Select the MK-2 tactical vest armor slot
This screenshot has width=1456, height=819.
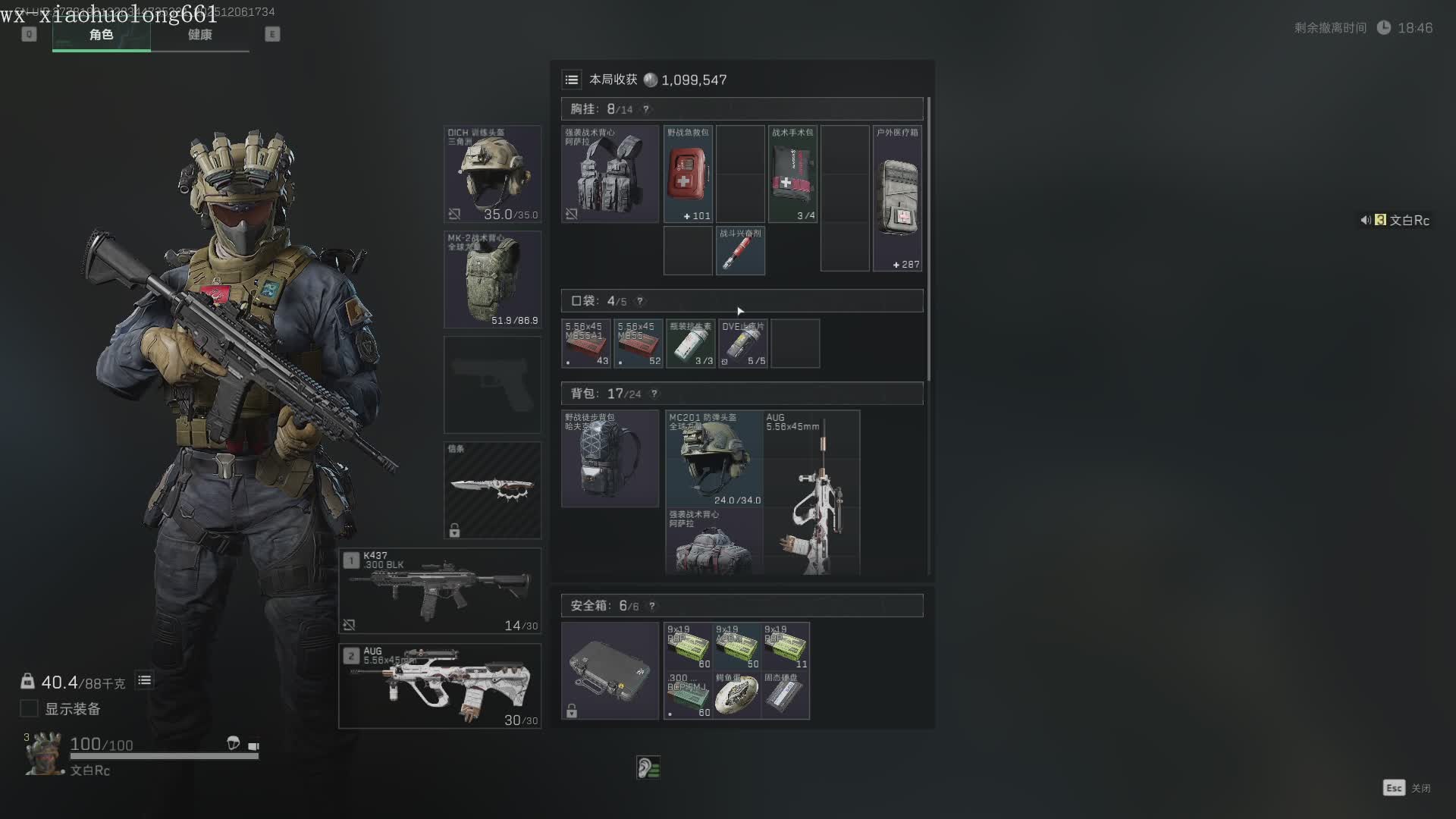click(x=492, y=279)
